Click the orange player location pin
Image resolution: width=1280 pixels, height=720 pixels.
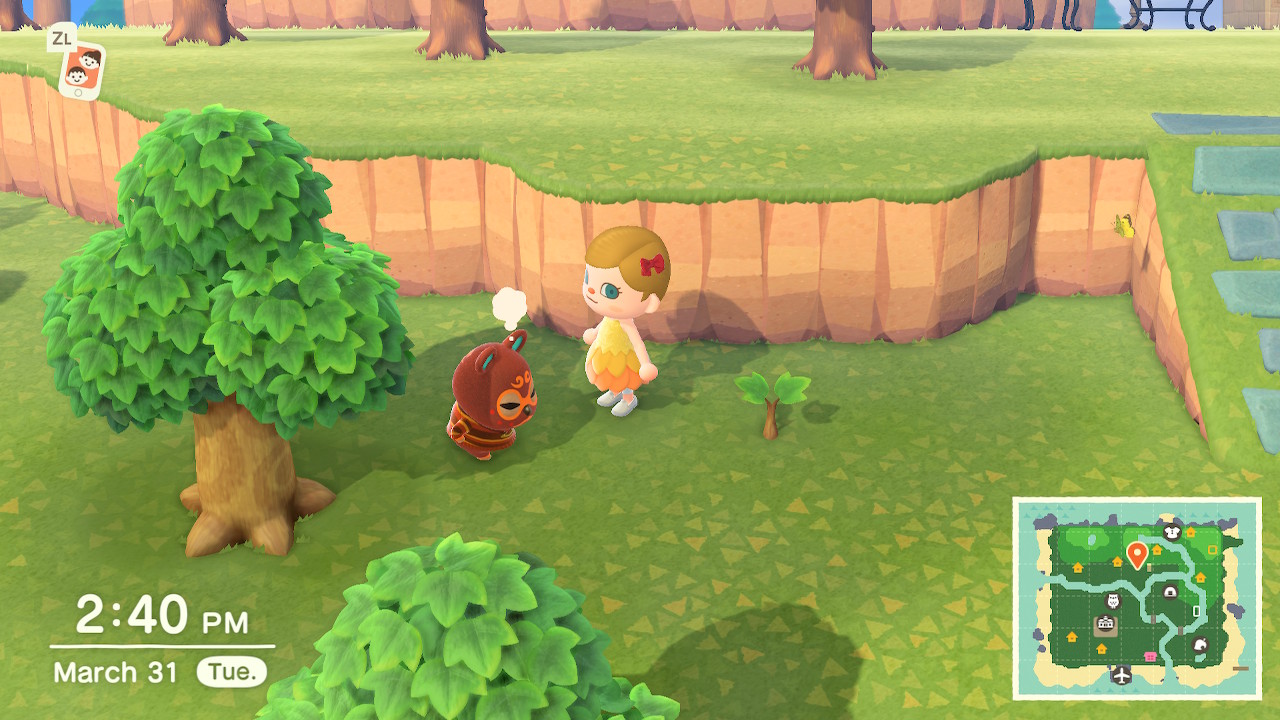(1137, 552)
